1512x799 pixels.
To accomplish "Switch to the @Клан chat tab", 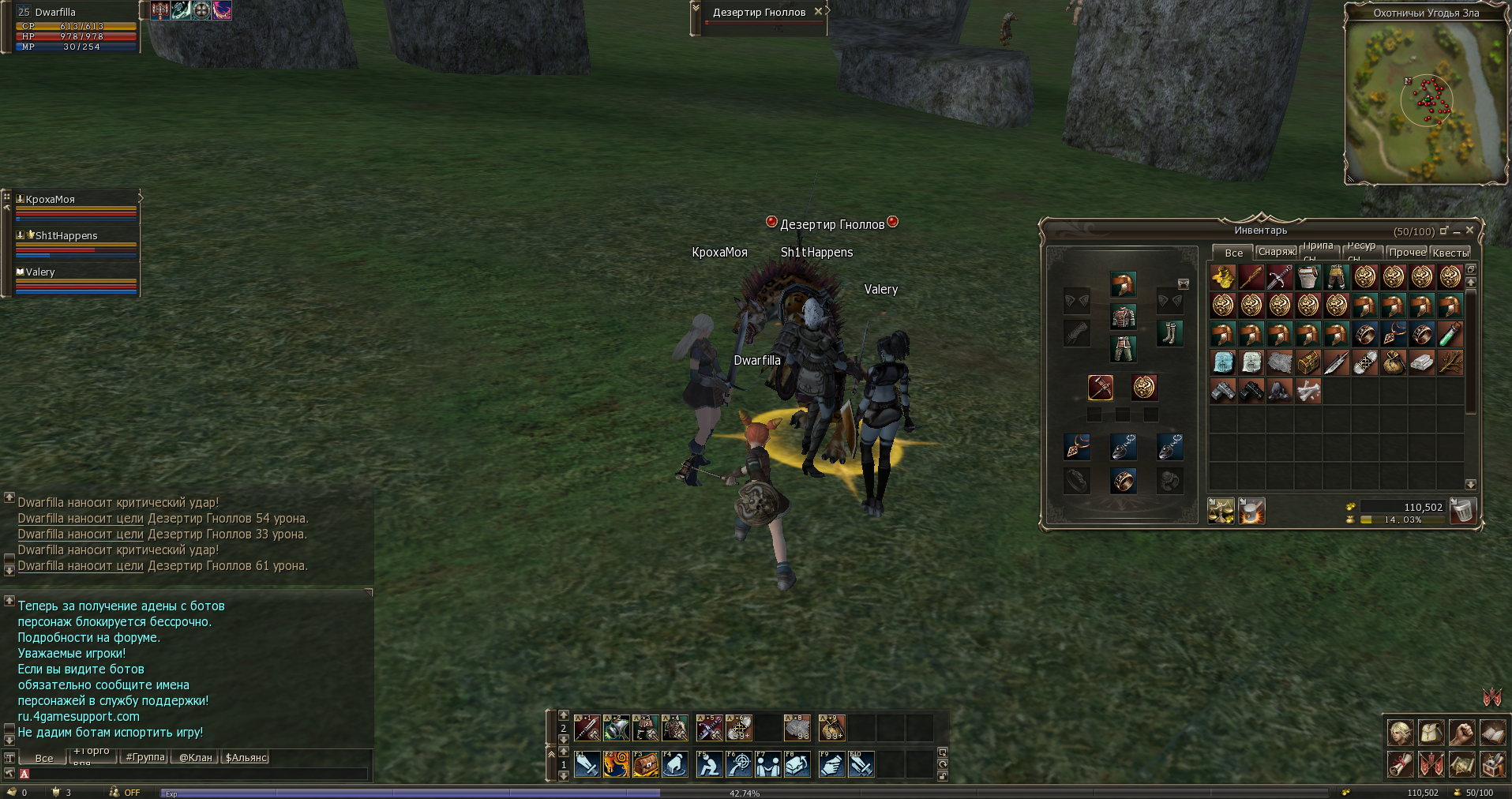I will pyautogui.click(x=195, y=757).
